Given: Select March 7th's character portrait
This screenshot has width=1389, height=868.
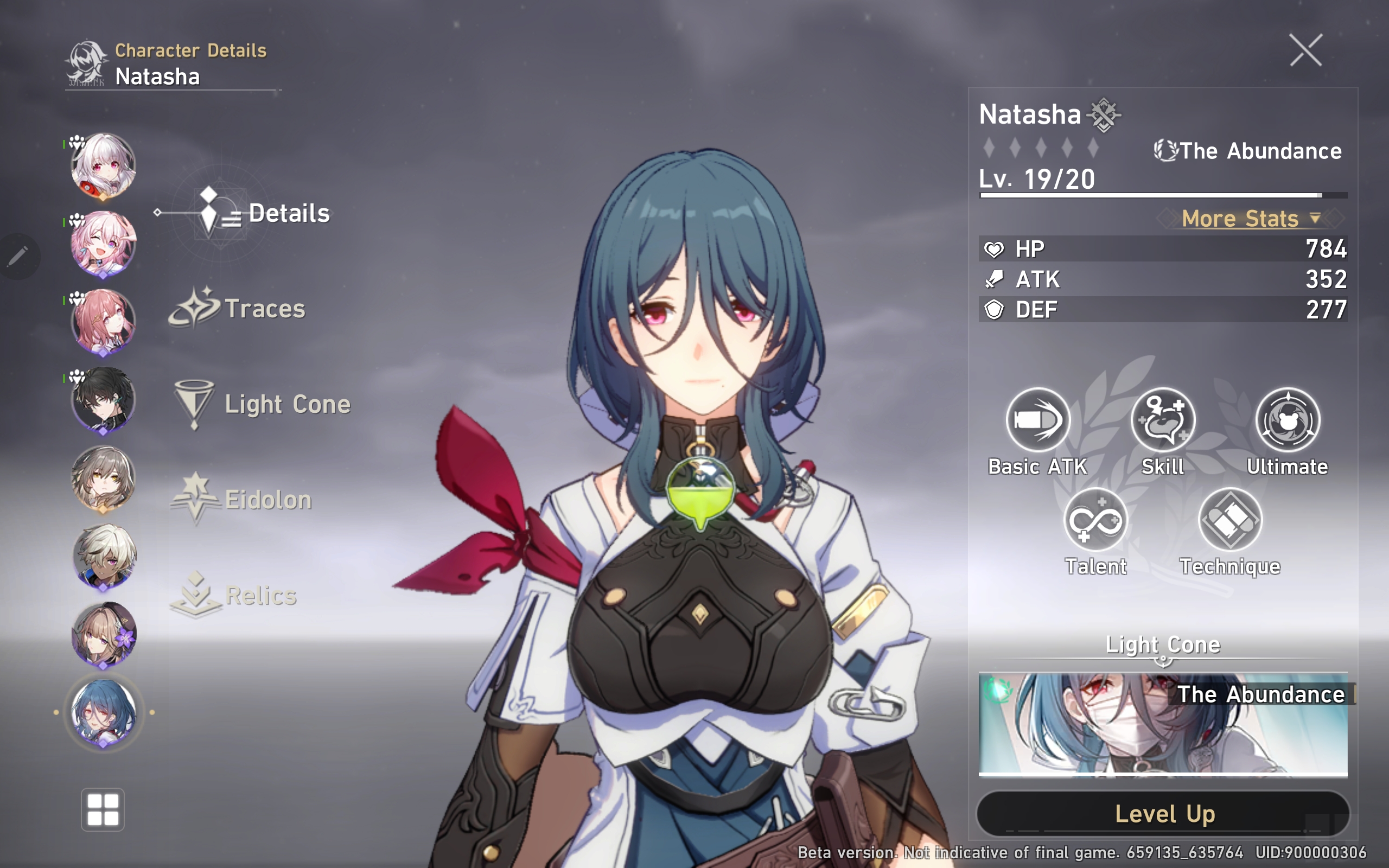Looking at the screenshot, I should 103,247.
